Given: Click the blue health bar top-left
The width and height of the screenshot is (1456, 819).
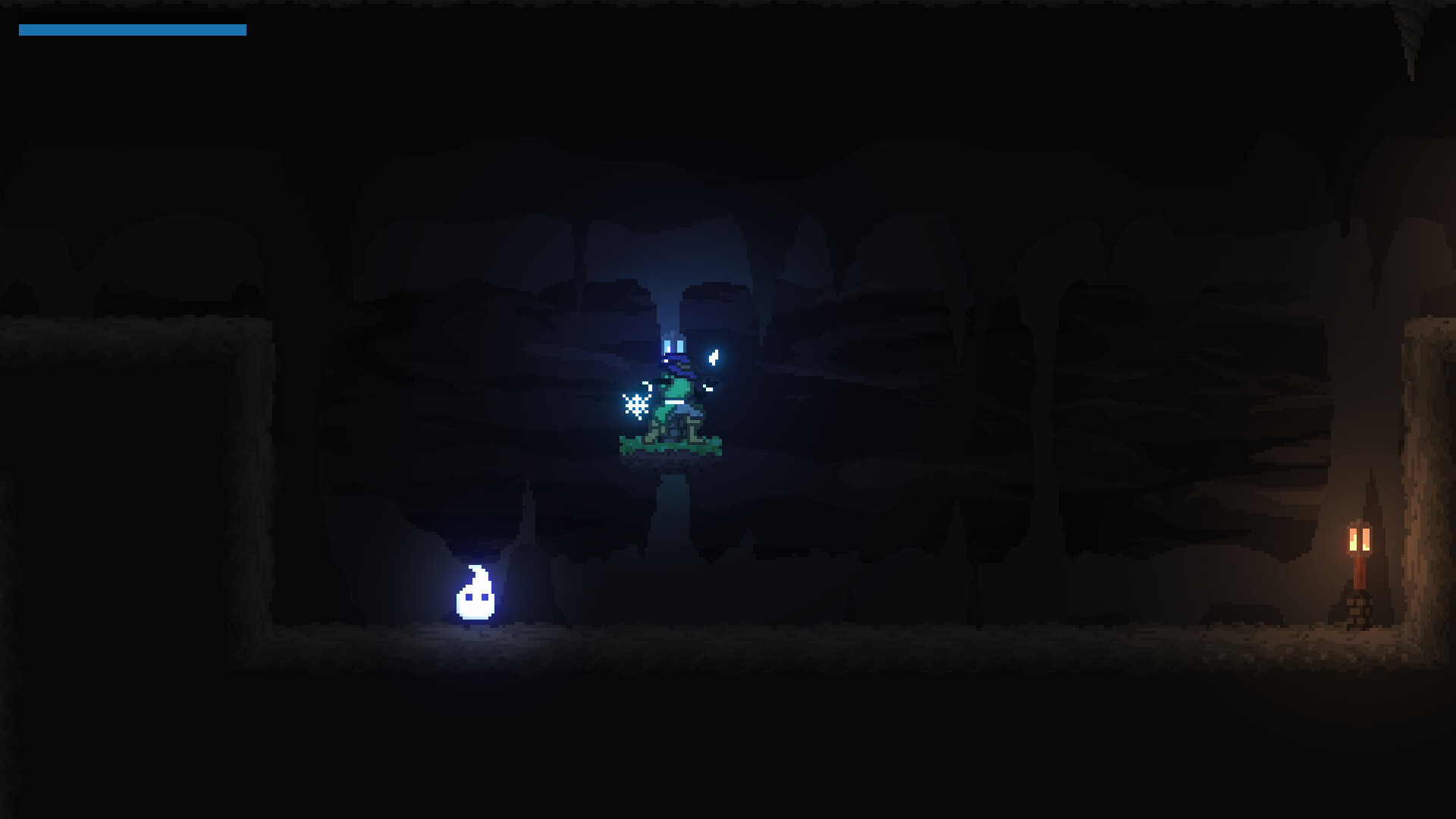Looking at the screenshot, I should [x=132, y=30].
